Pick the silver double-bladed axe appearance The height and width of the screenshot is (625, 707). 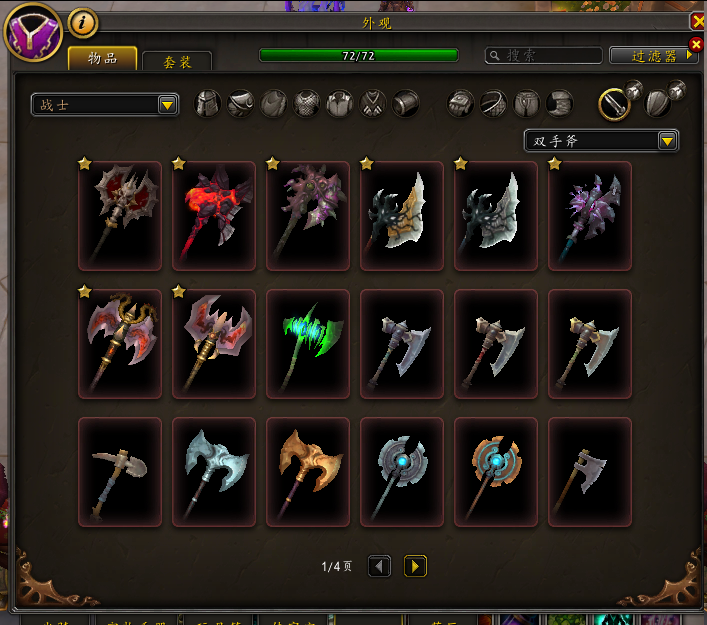pos(214,472)
